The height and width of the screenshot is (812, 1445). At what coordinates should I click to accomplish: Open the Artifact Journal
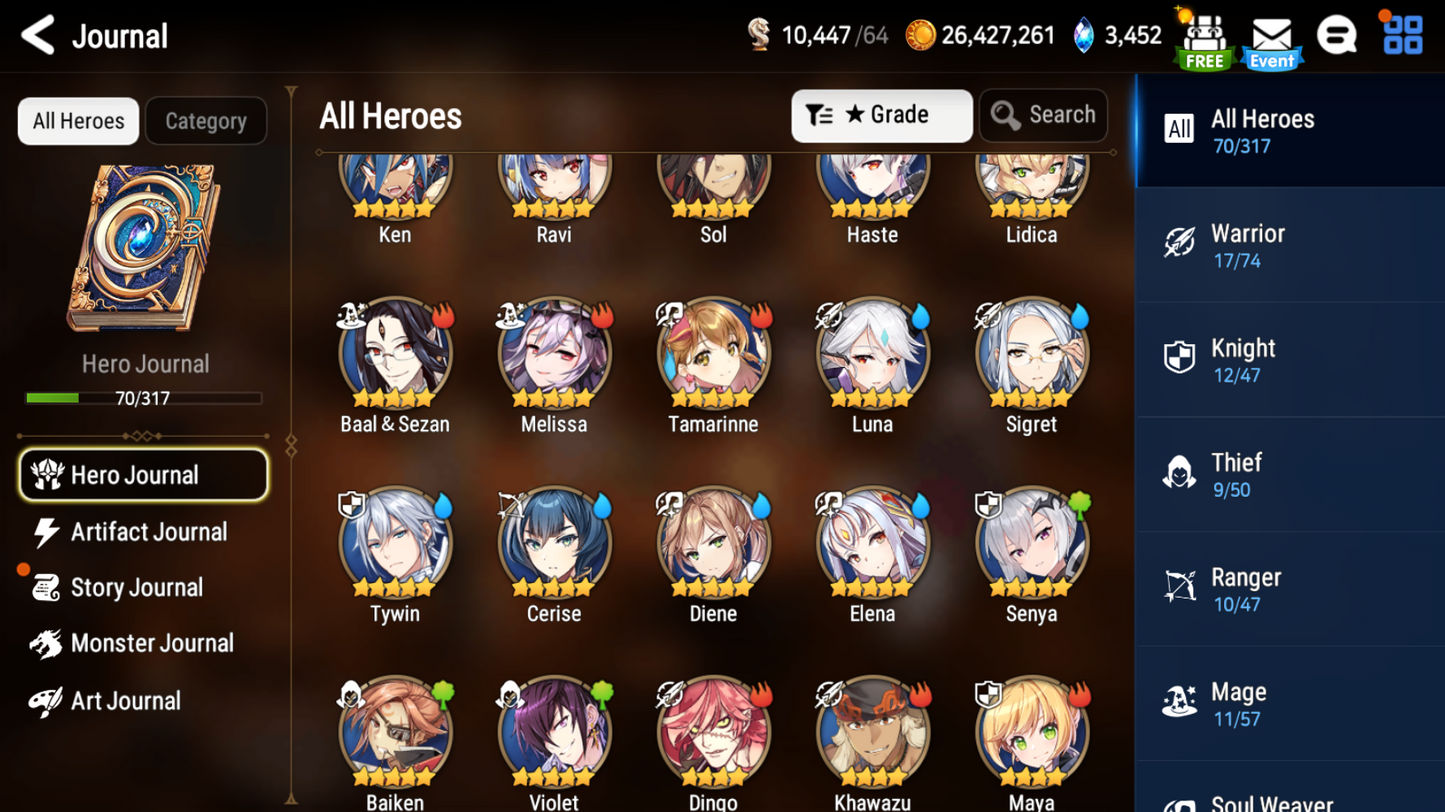(x=147, y=532)
